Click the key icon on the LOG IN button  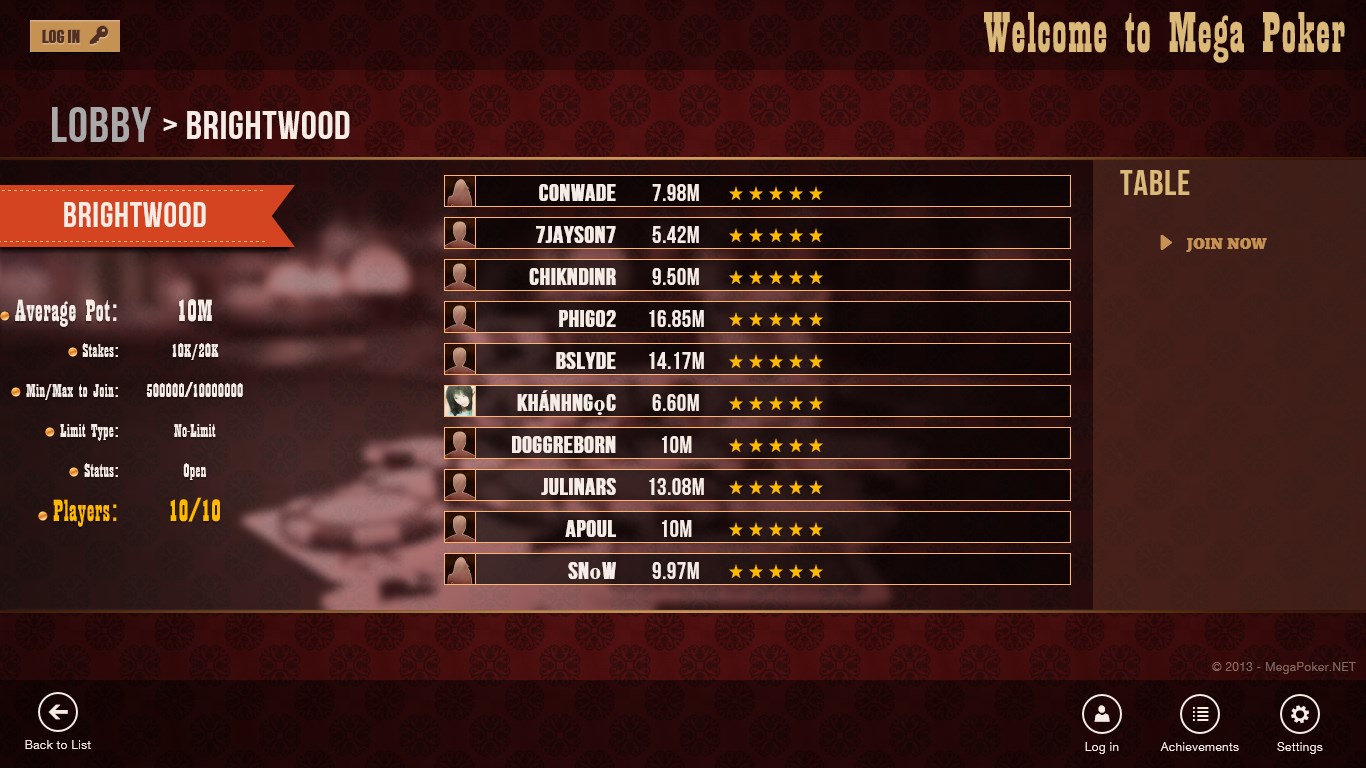(x=97, y=34)
